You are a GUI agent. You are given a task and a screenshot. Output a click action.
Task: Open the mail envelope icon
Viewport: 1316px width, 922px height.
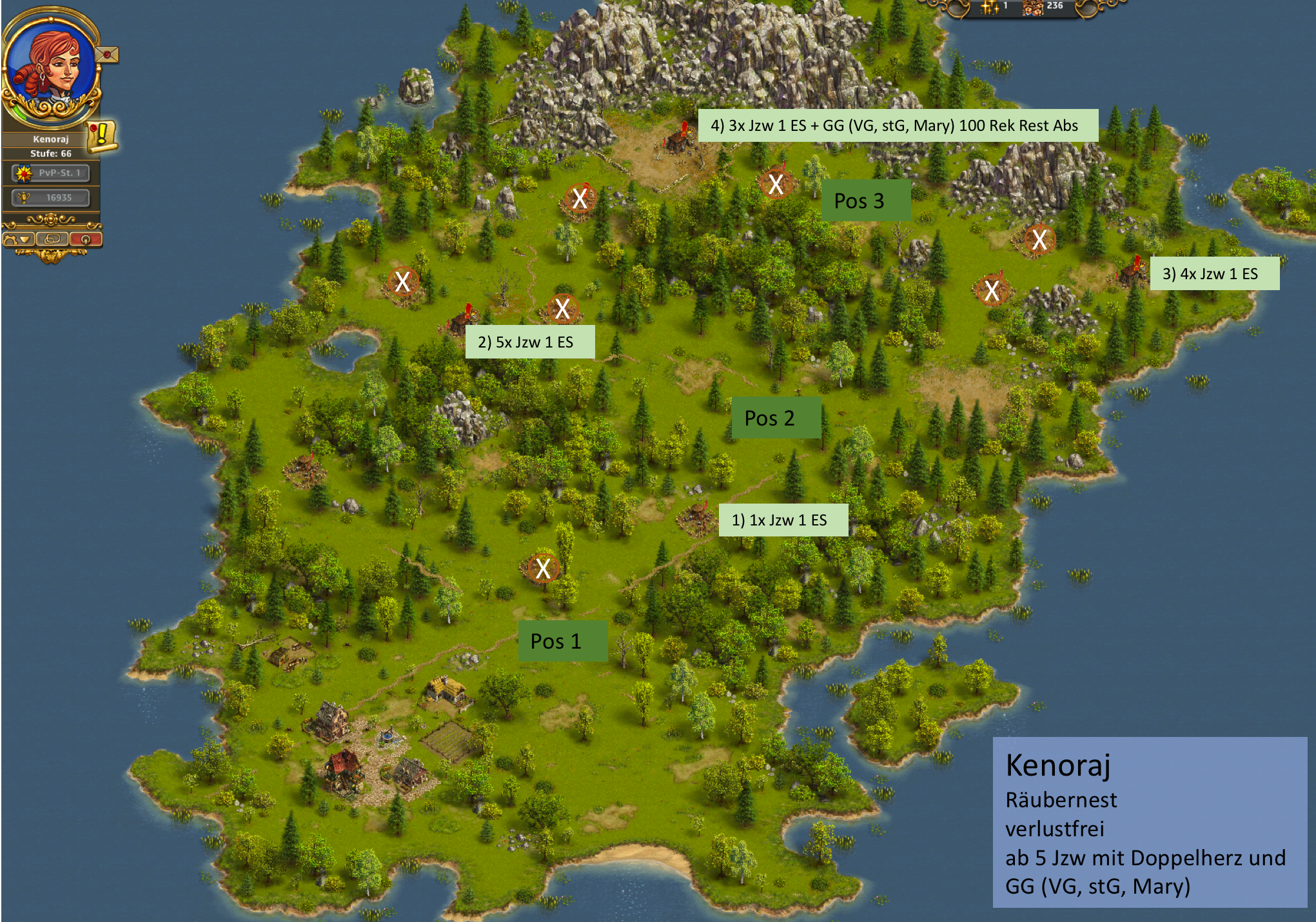click(107, 55)
